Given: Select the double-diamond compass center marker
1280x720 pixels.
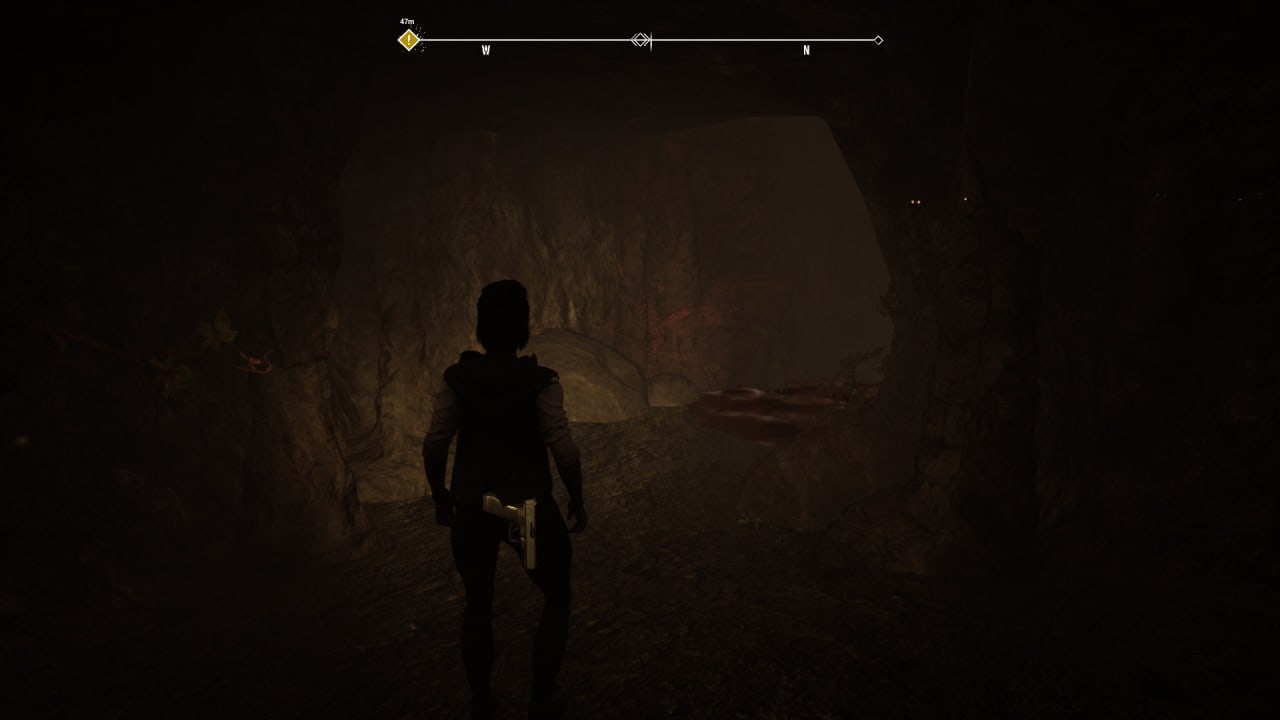Looking at the screenshot, I should pyautogui.click(x=641, y=40).
